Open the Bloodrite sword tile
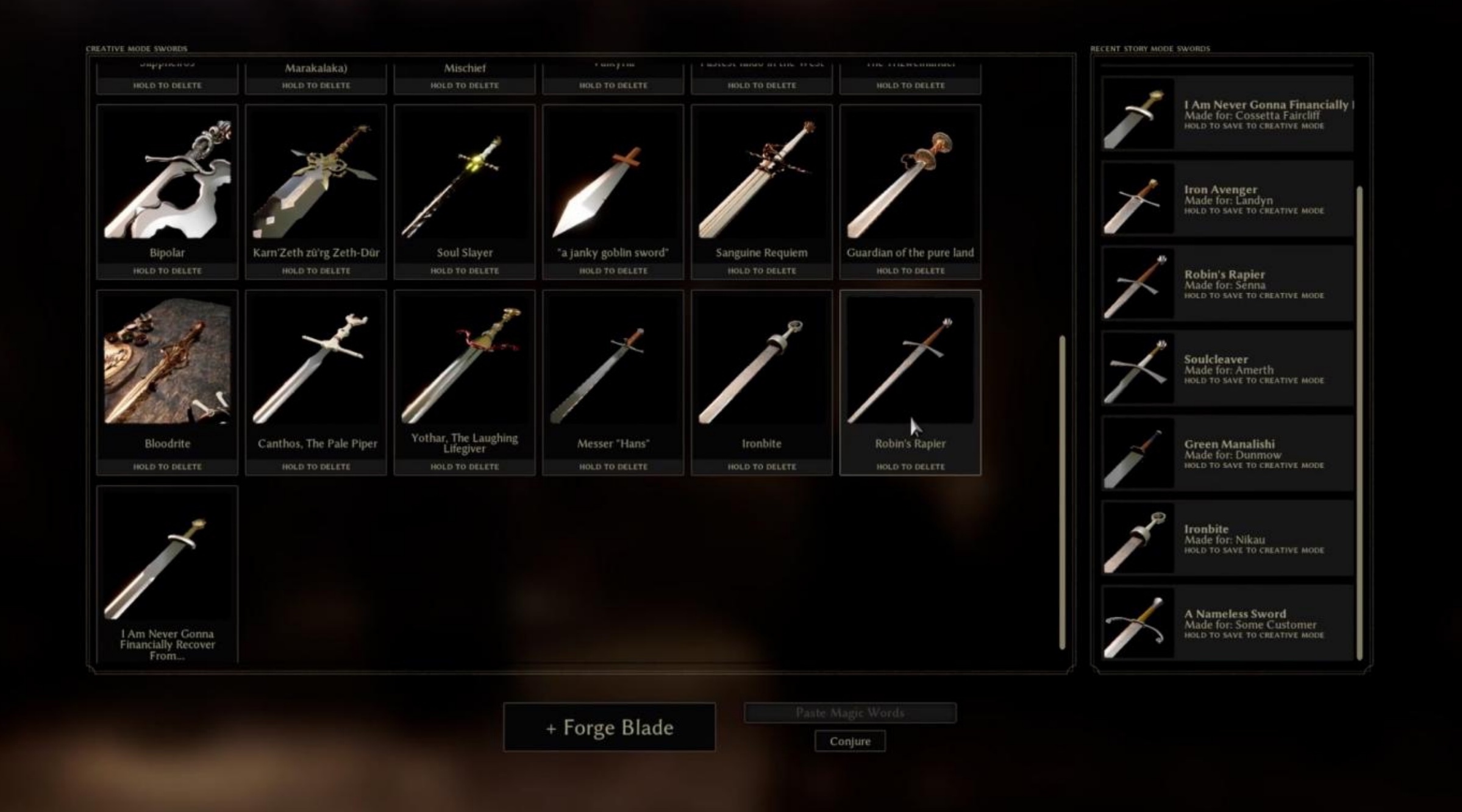The height and width of the screenshot is (812, 1462). (167, 366)
